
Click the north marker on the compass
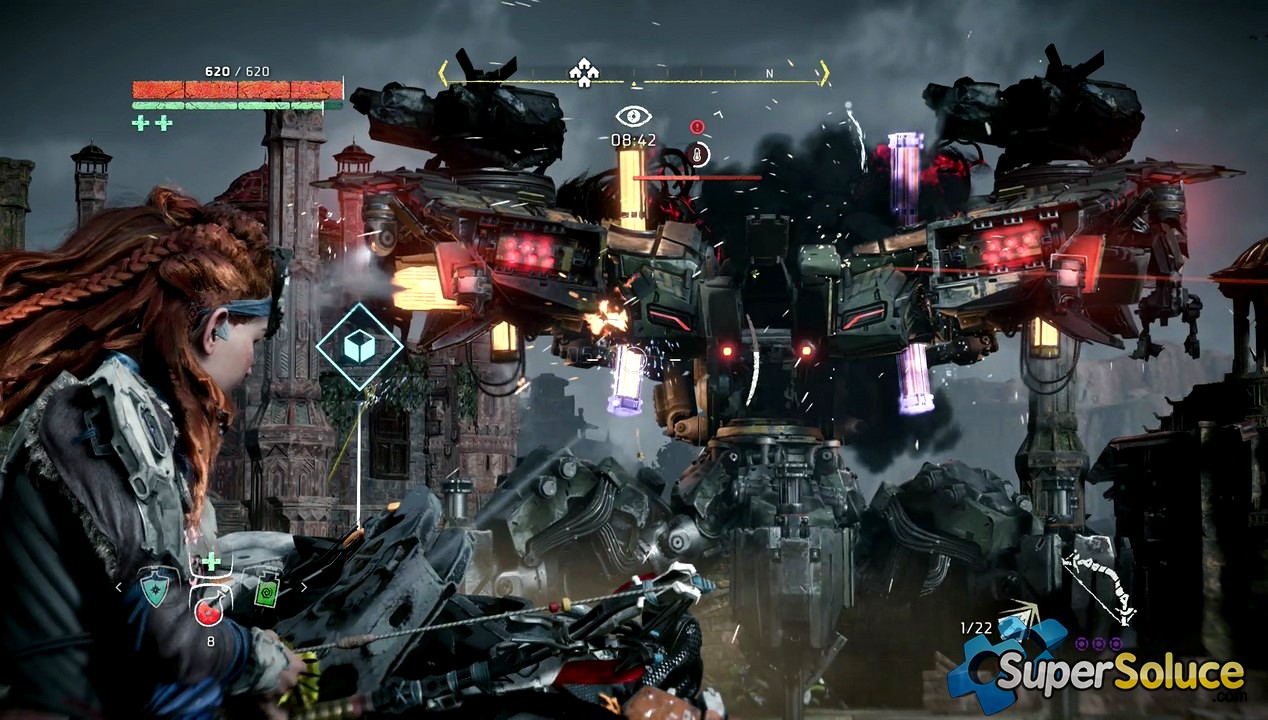click(x=769, y=74)
